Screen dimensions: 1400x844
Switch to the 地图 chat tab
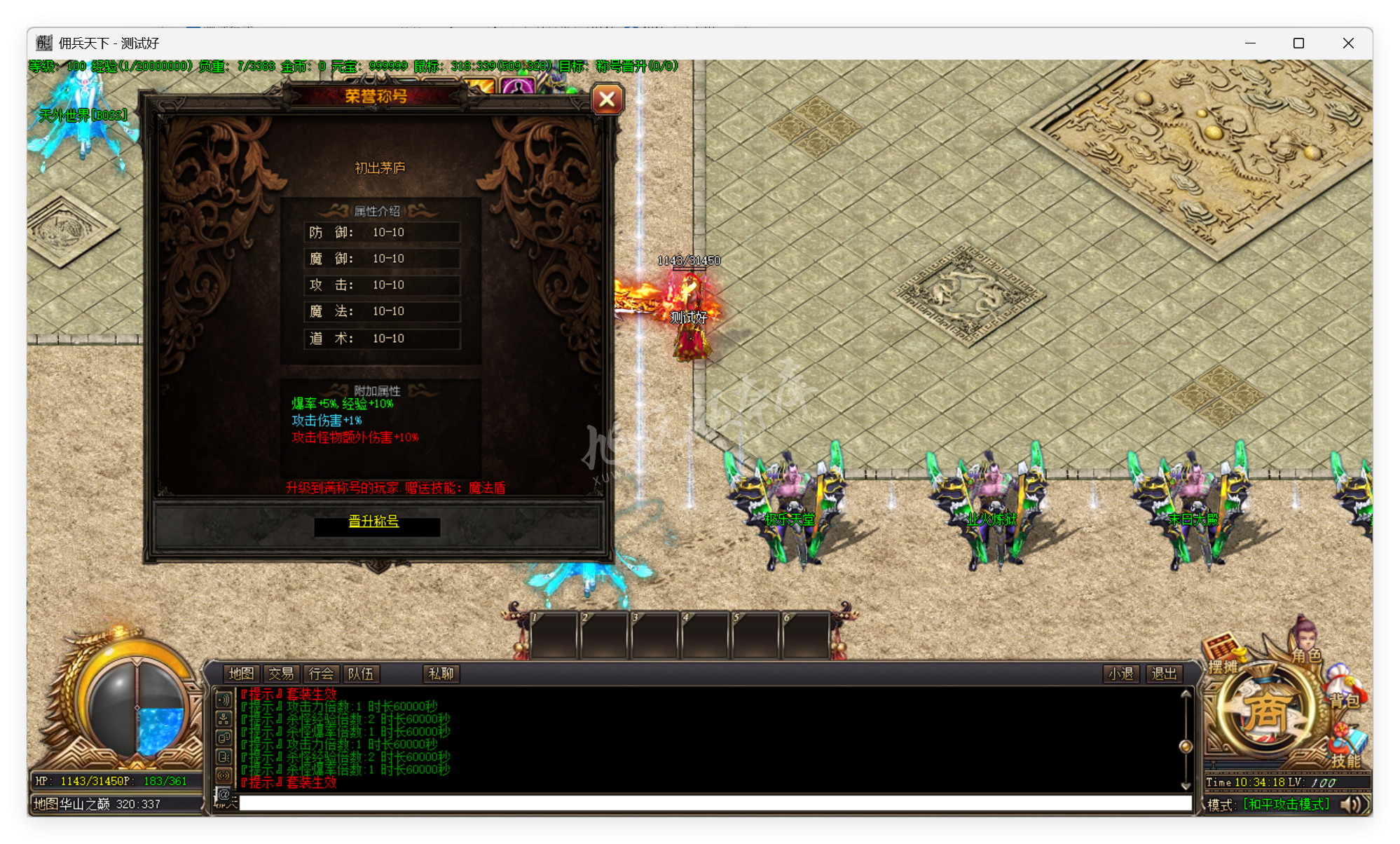pyautogui.click(x=240, y=674)
